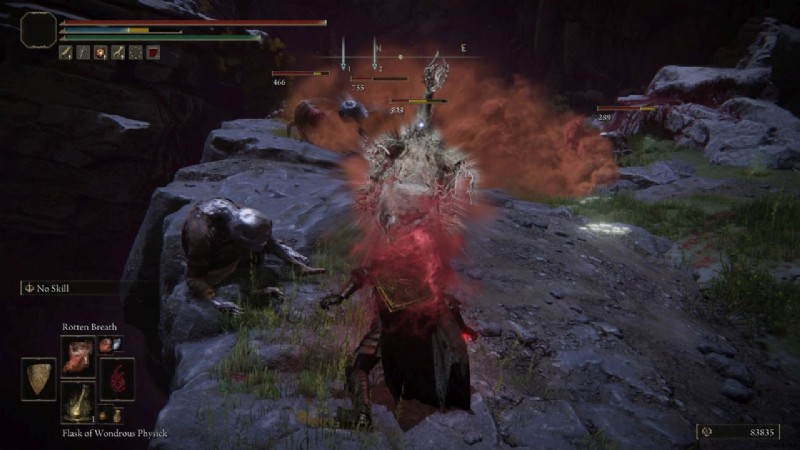
Task: Use the Flask of Wondrous Physick slot
Action: pos(77,402)
